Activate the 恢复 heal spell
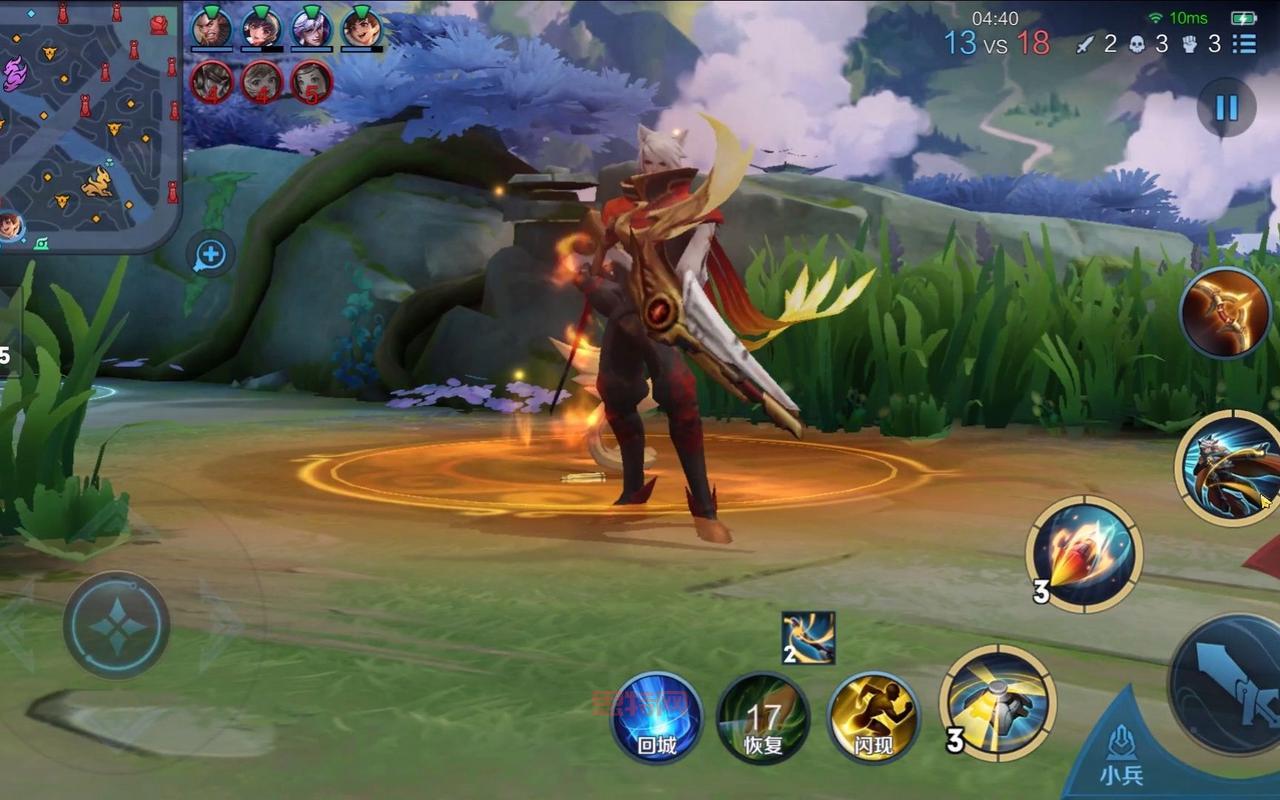The height and width of the screenshot is (800, 1280). (x=763, y=718)
